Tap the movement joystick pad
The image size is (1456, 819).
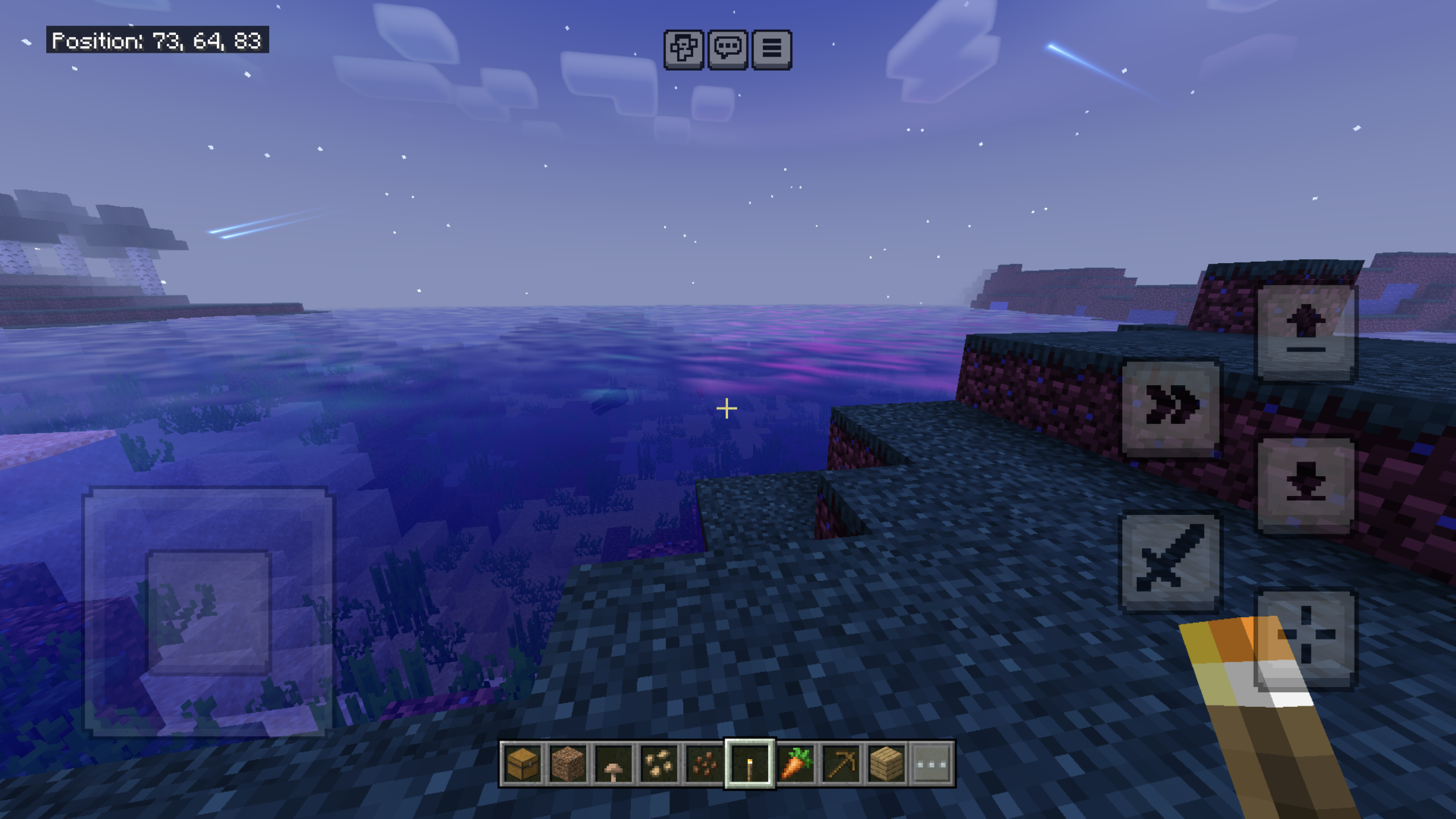click(x=208, y=612)
